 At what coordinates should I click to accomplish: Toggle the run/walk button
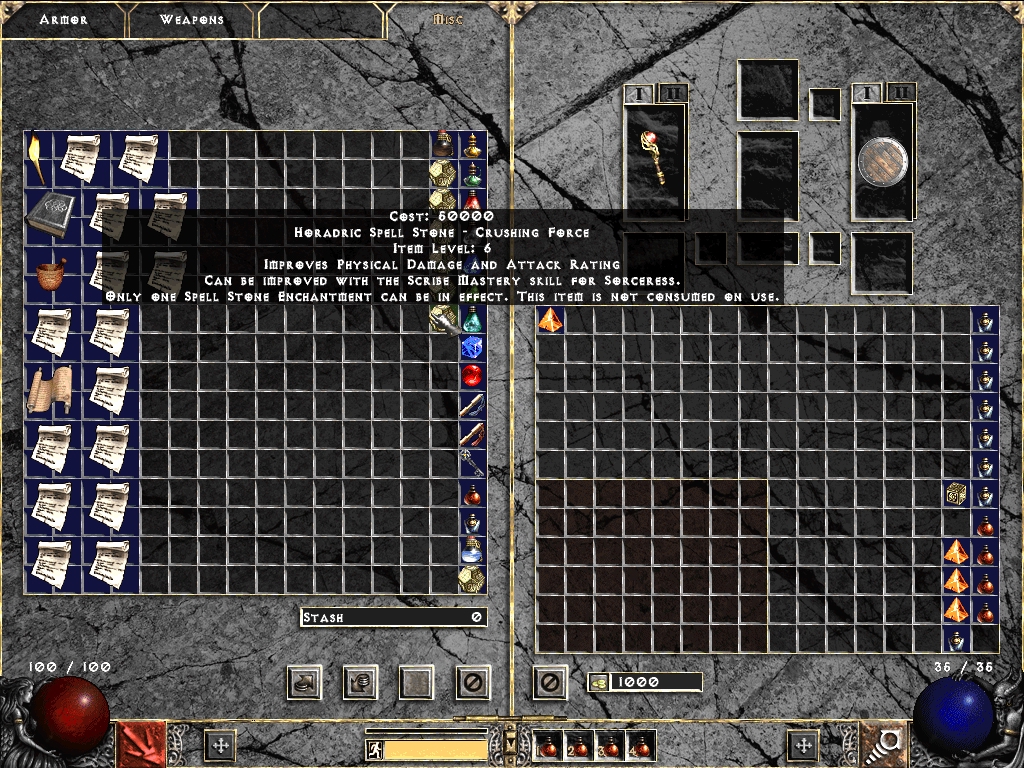point(373,748)
